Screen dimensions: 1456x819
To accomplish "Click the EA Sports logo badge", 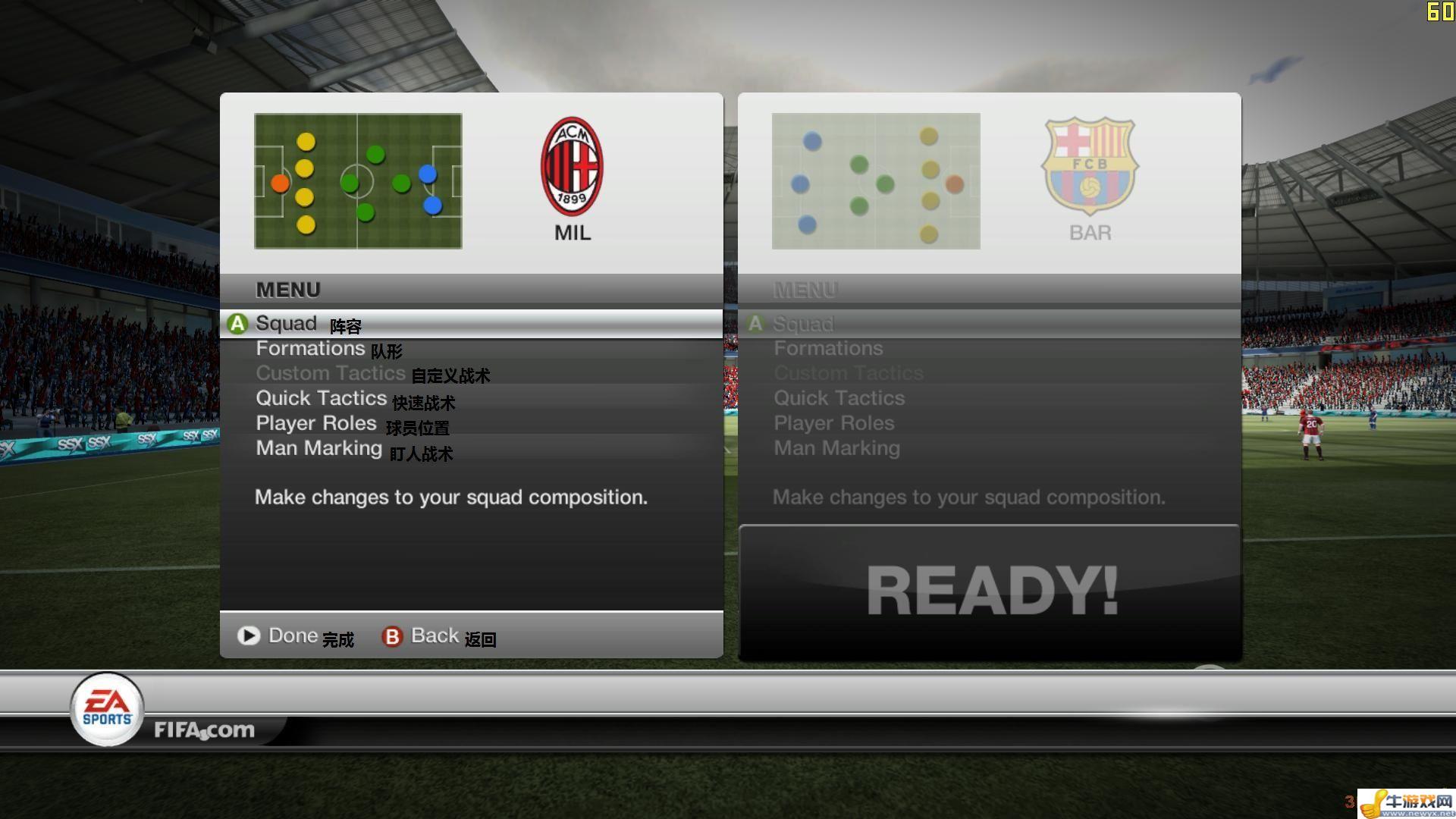I will pos(107,710).
